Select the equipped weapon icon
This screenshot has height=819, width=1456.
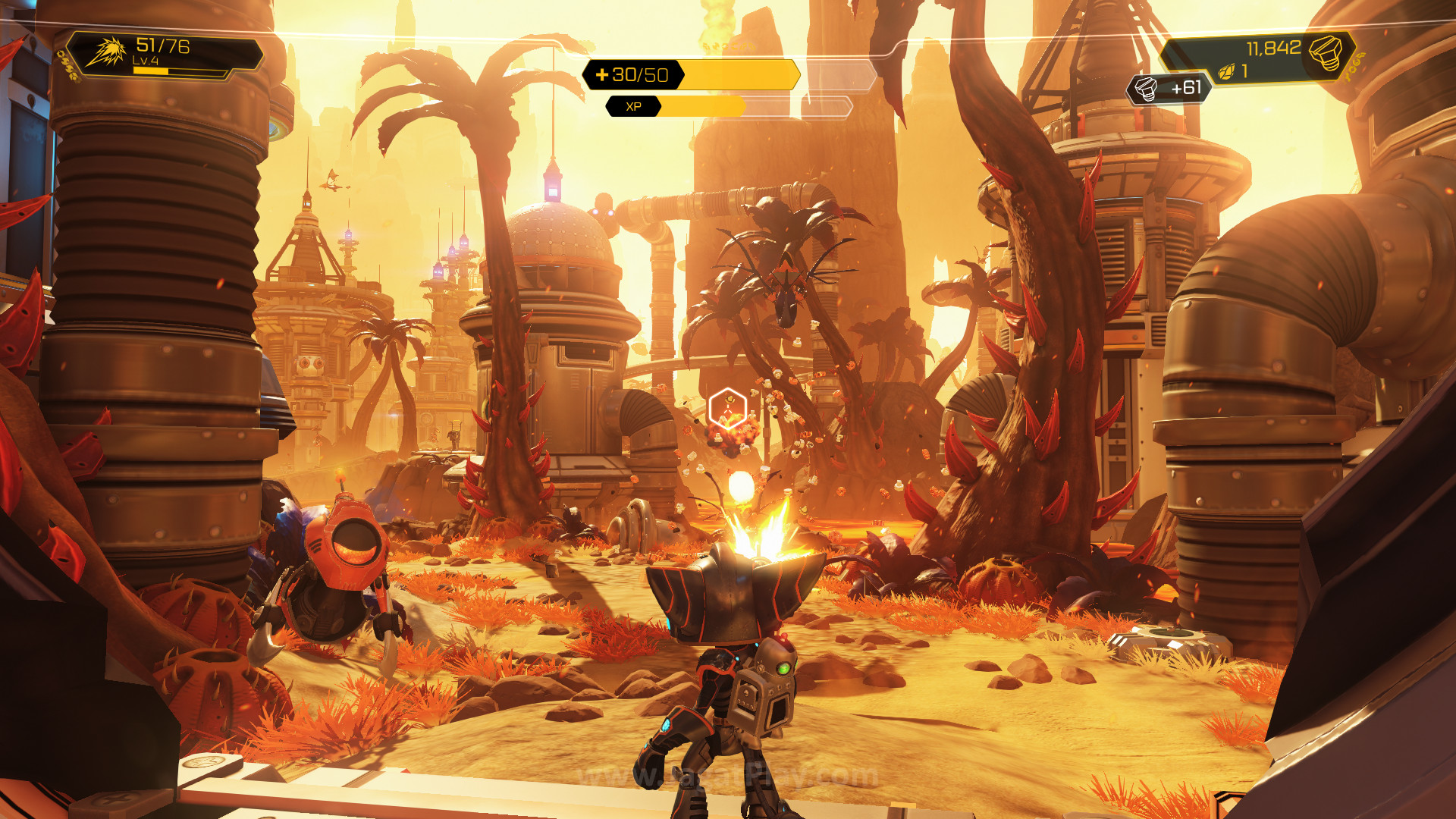coord(106,53)
